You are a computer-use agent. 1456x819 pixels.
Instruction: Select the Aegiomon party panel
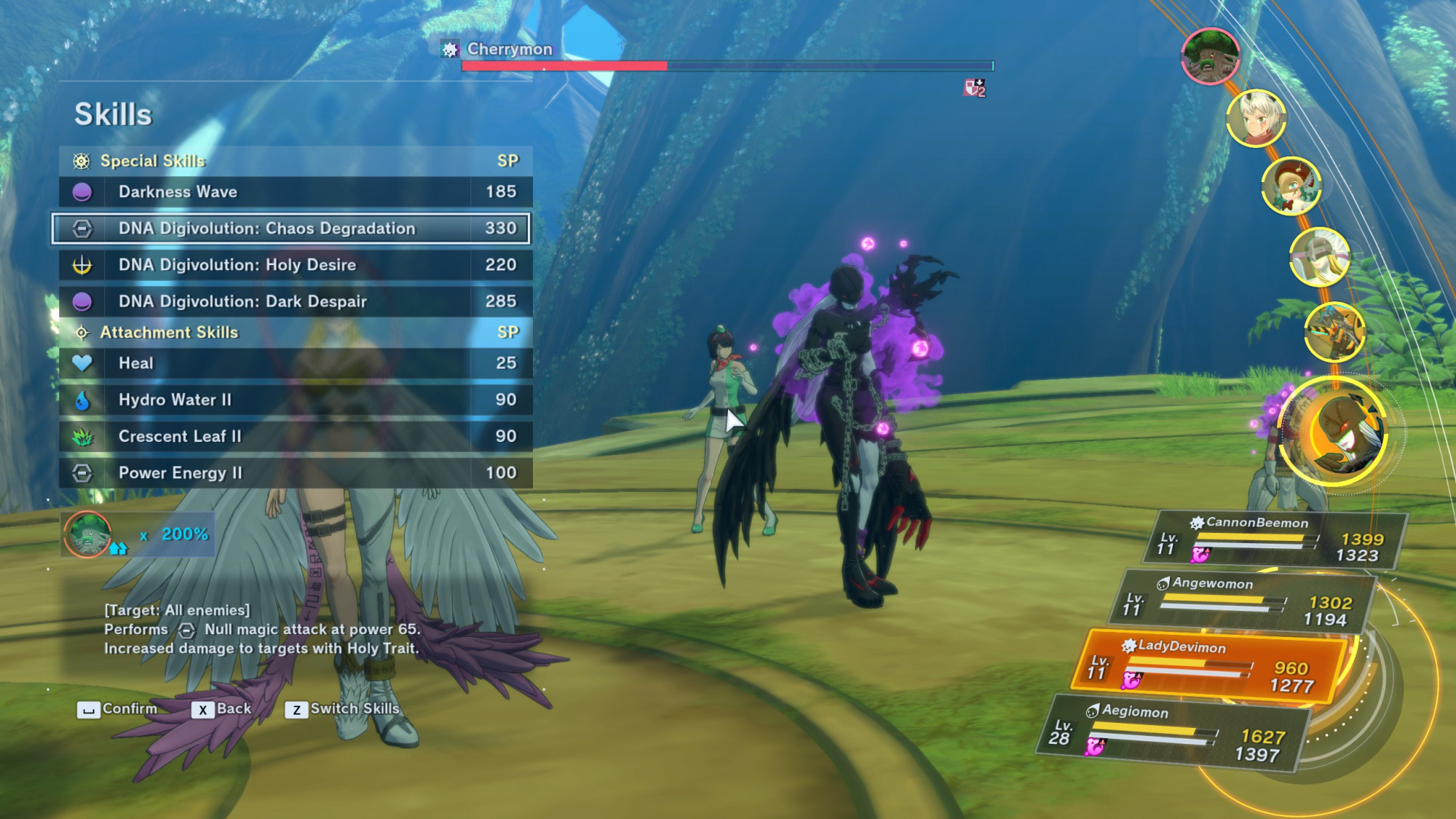pos(1172,733)
